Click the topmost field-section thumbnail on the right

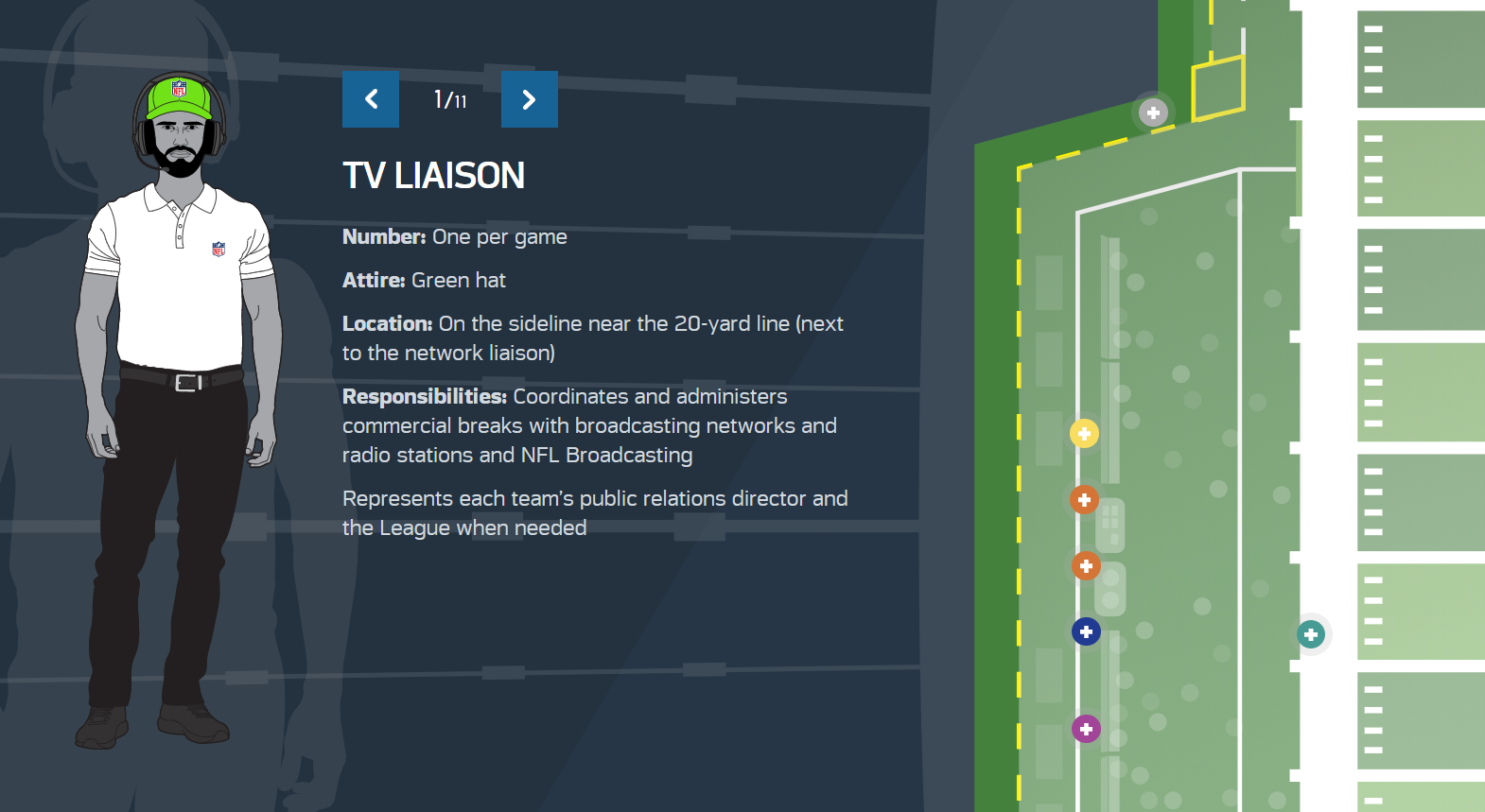(1419, 59)
